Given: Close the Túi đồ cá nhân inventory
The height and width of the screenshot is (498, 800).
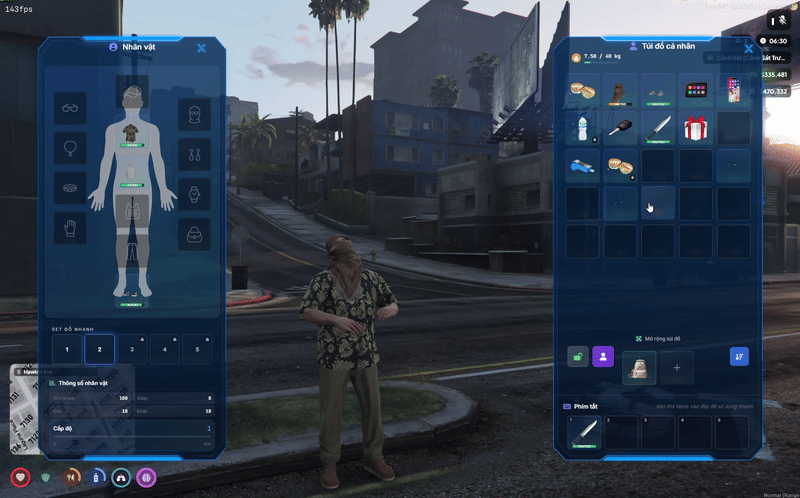Looking at the screenshot, I should point(749,47).
